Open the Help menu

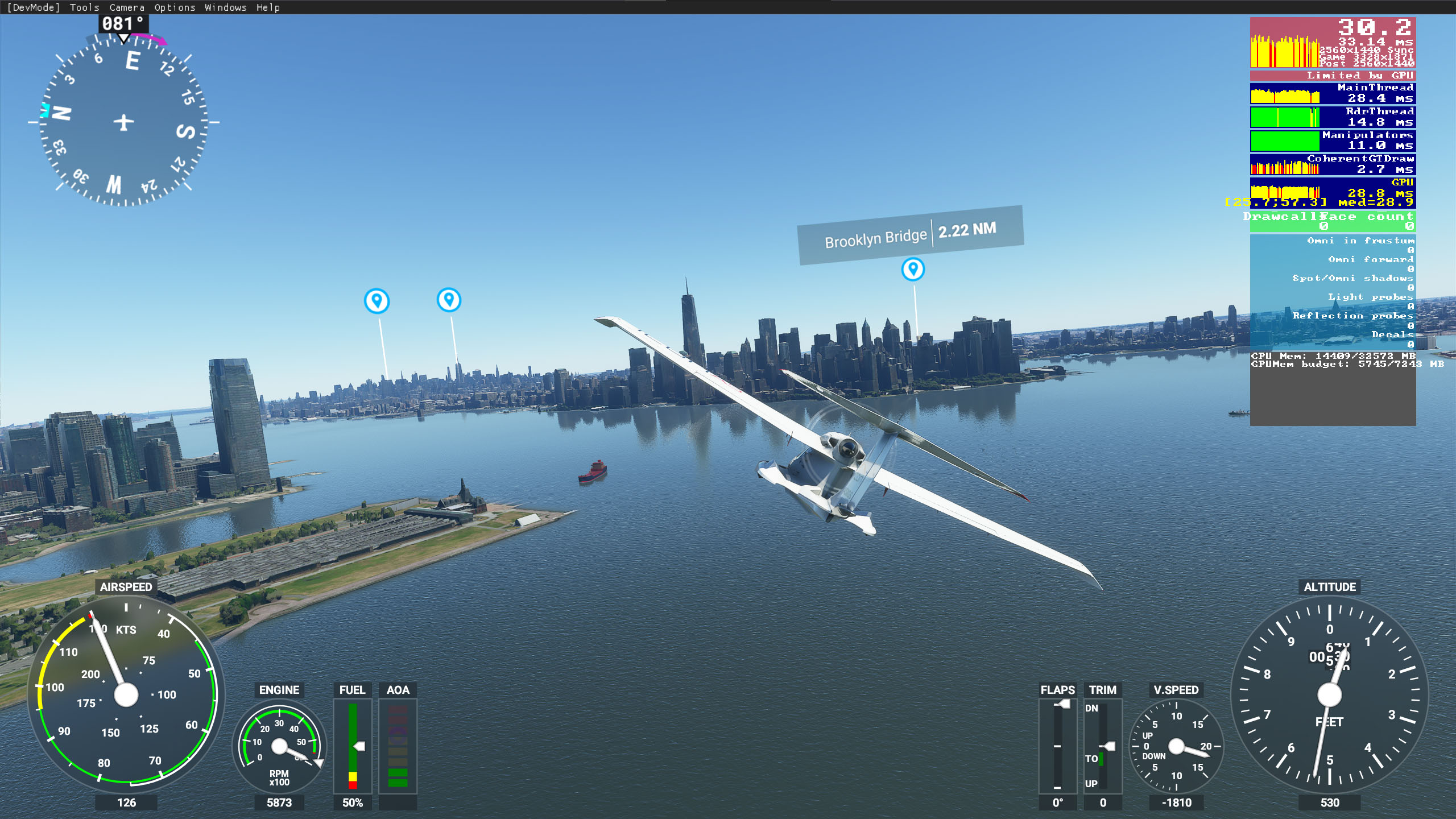tap(268, 7)
